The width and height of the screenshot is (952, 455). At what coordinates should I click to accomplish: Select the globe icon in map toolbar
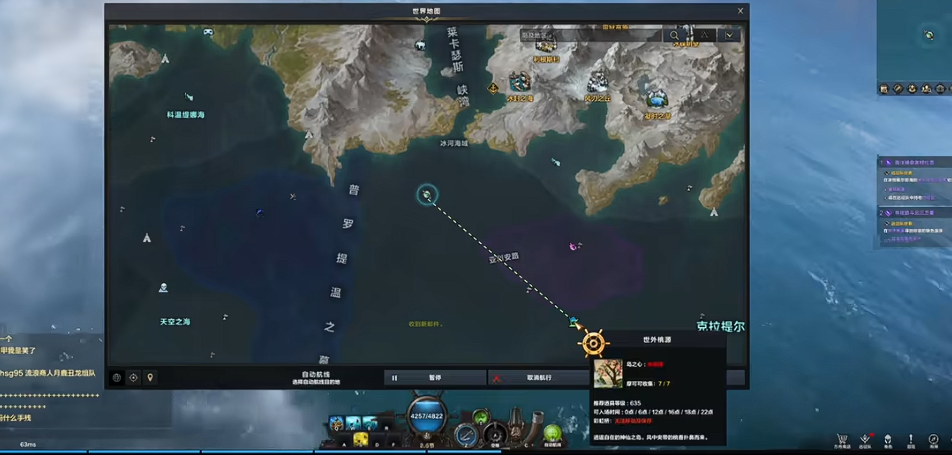tap(117, 378)
